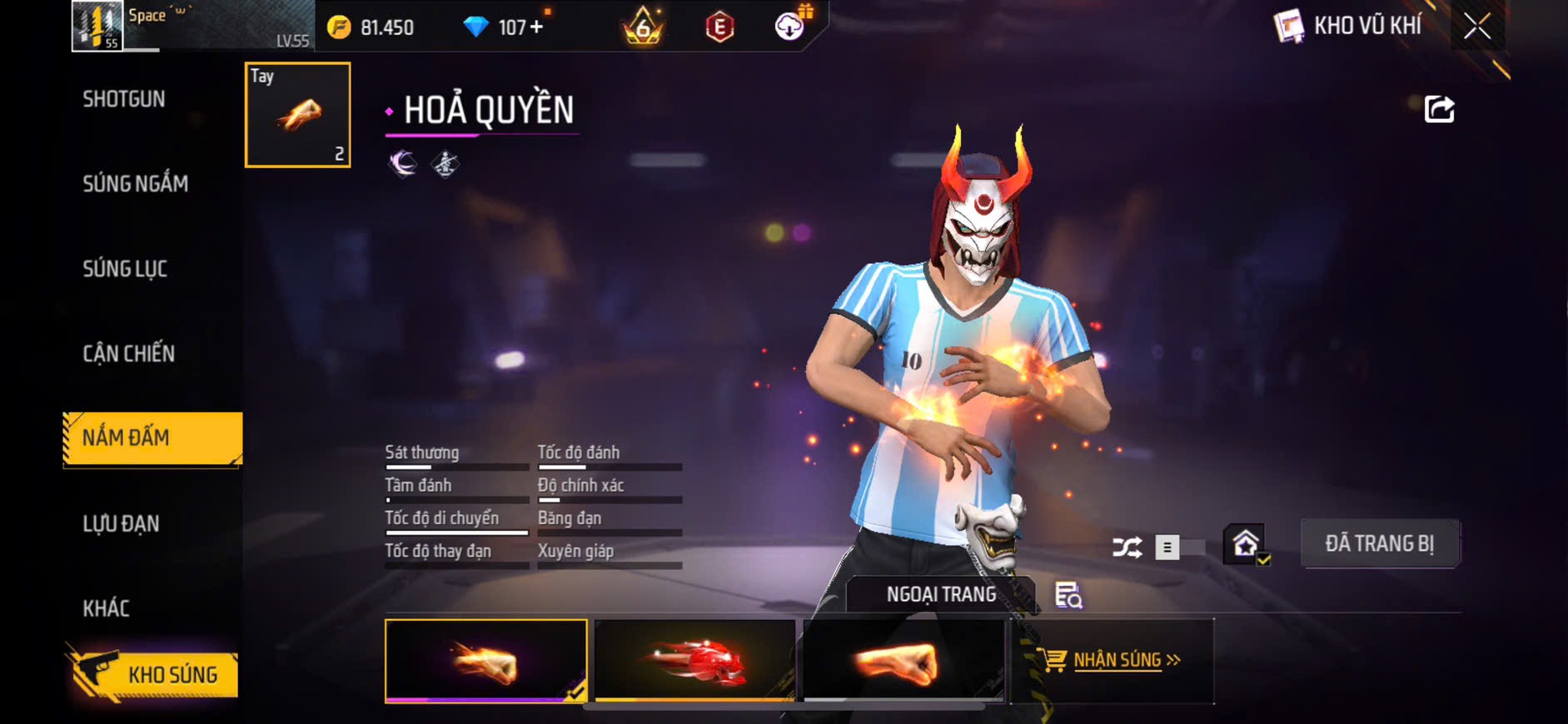This screenshot has width=1568, height=724.
Task: Select the SÚNG LỤC category
Action: (x=125, y=269)
